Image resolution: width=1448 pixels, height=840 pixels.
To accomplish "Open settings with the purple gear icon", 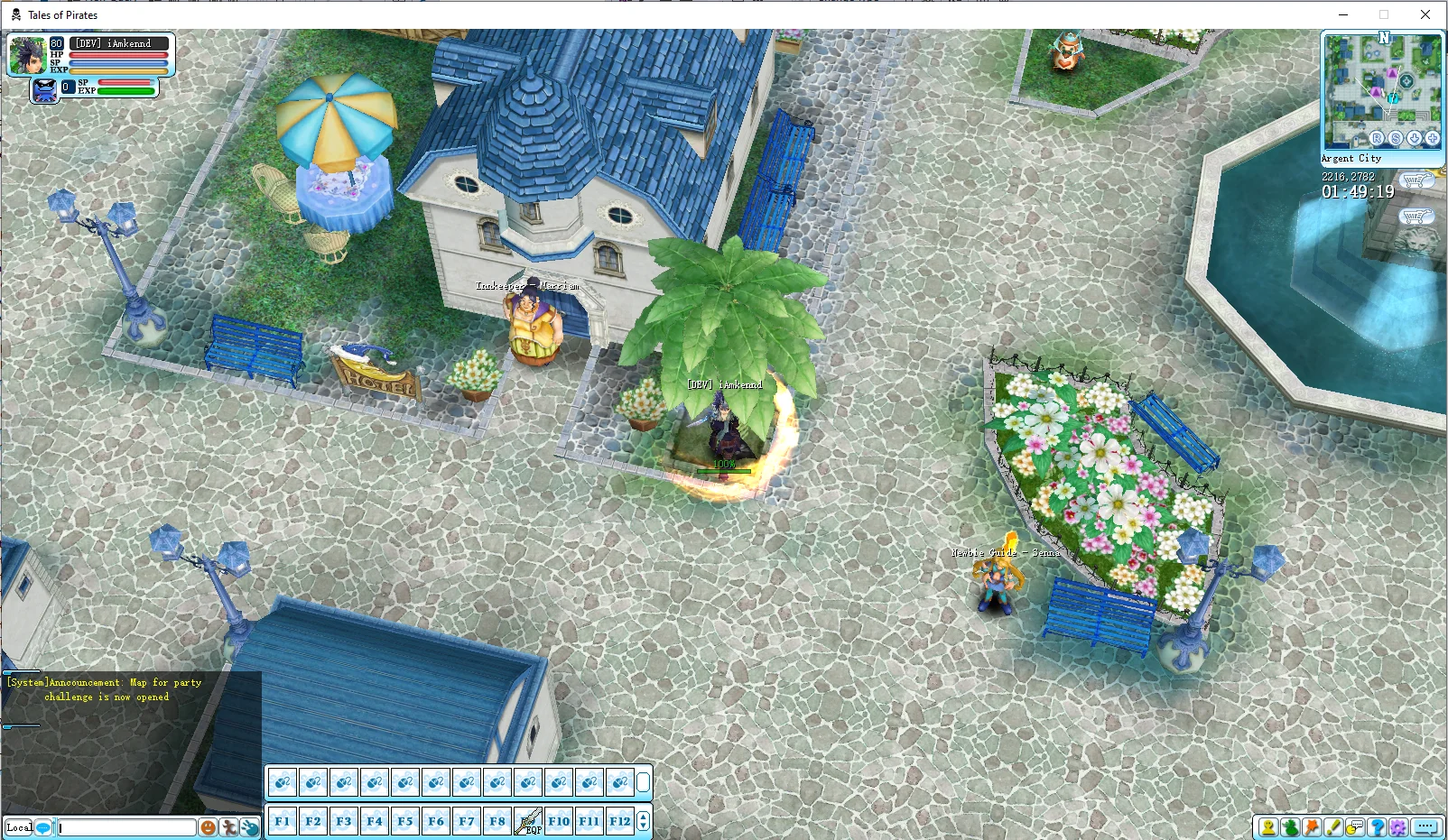I will (1398, 827).
